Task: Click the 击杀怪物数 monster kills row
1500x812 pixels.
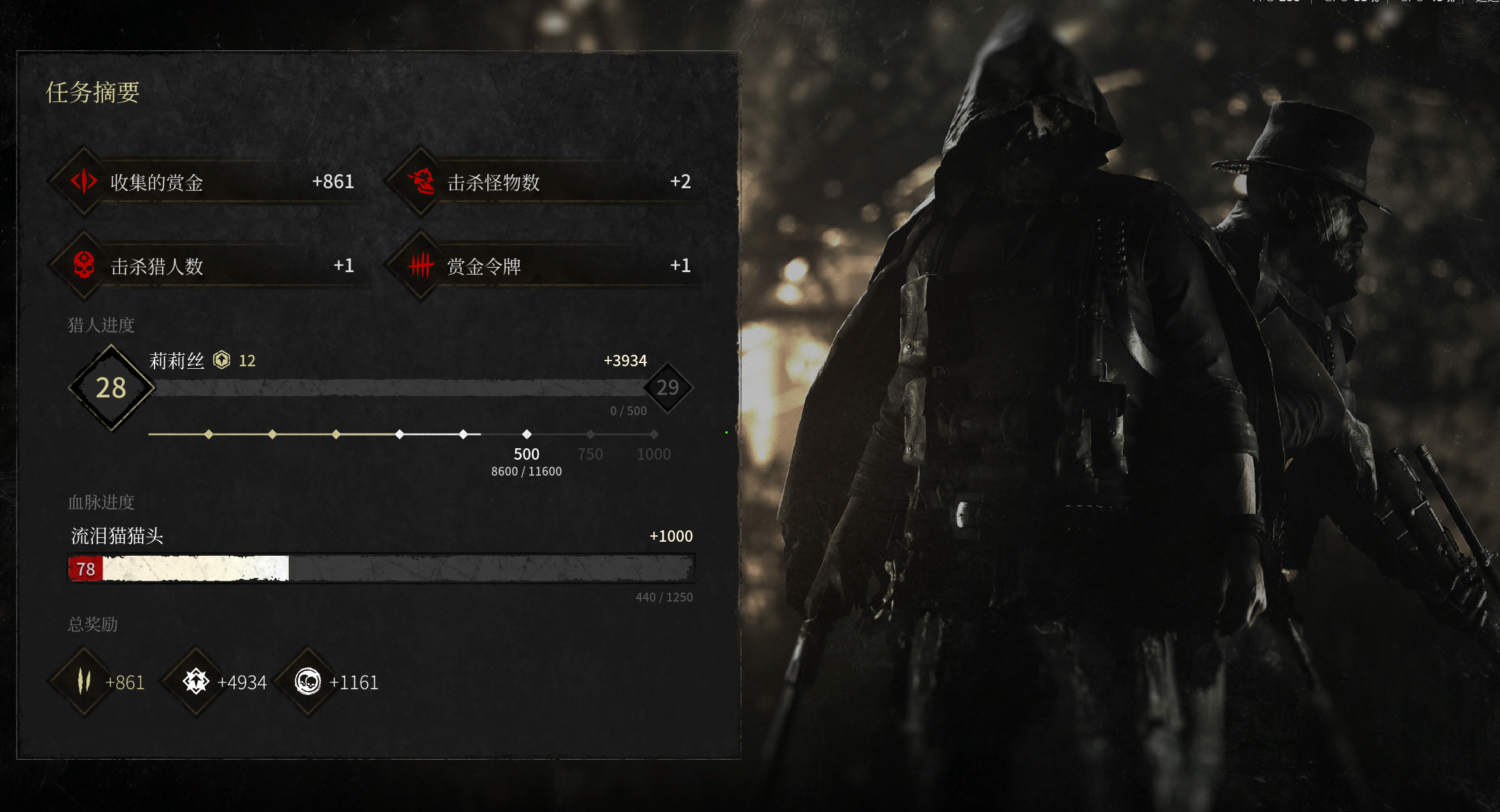Action: pyautogui.click(x=547, y=182)
